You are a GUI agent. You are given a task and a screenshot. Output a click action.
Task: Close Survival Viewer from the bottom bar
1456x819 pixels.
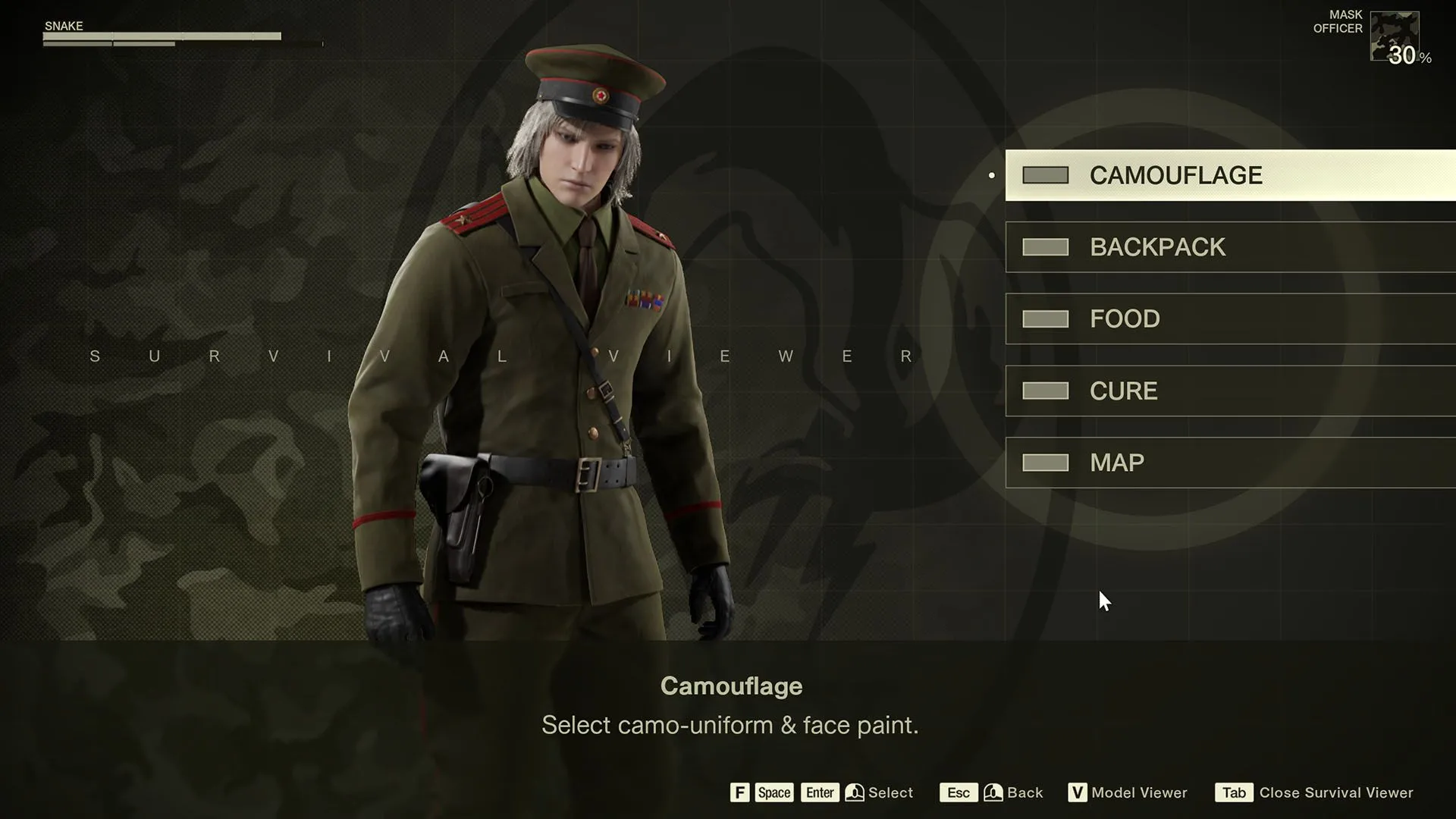(1335, 792)
